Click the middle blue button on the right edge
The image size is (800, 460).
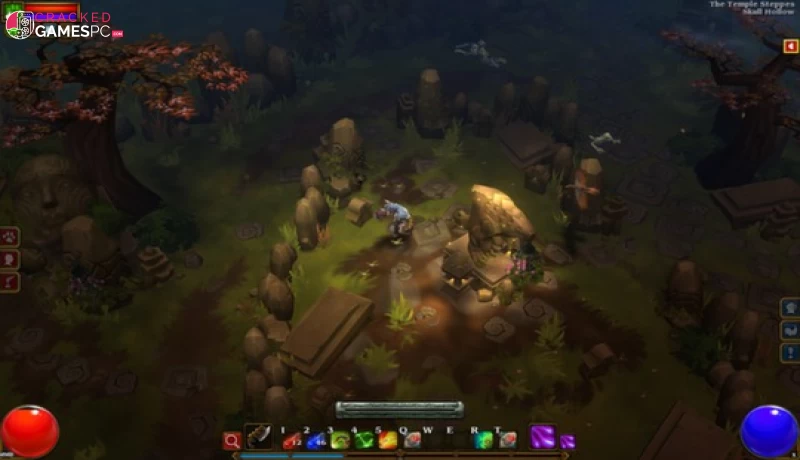pos(790,330)
